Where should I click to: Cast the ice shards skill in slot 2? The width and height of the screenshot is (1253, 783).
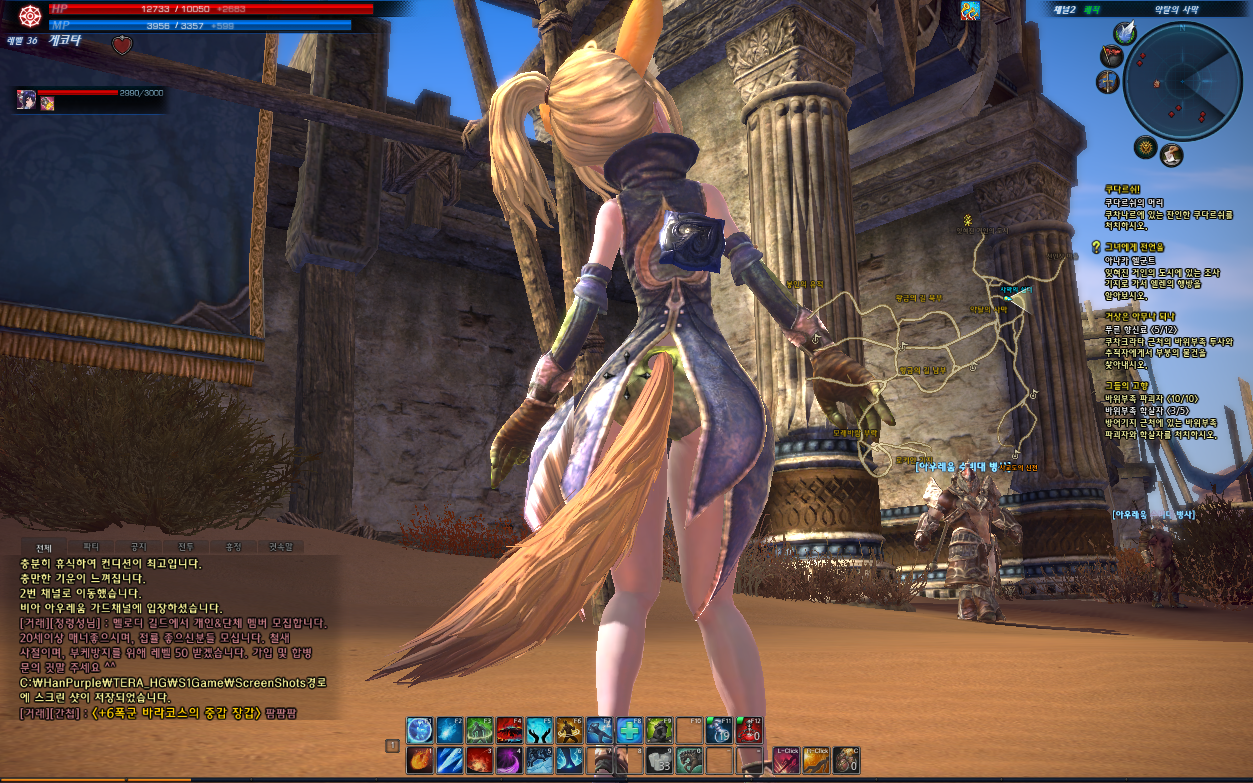(449, 759)
